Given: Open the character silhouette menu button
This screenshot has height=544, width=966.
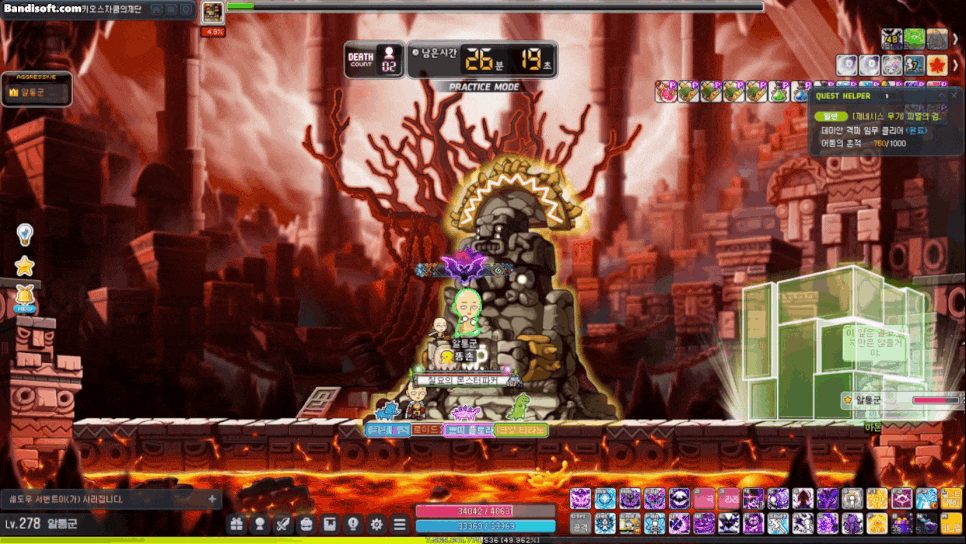Looking at the screenshot, I should [x=260, y=523].
